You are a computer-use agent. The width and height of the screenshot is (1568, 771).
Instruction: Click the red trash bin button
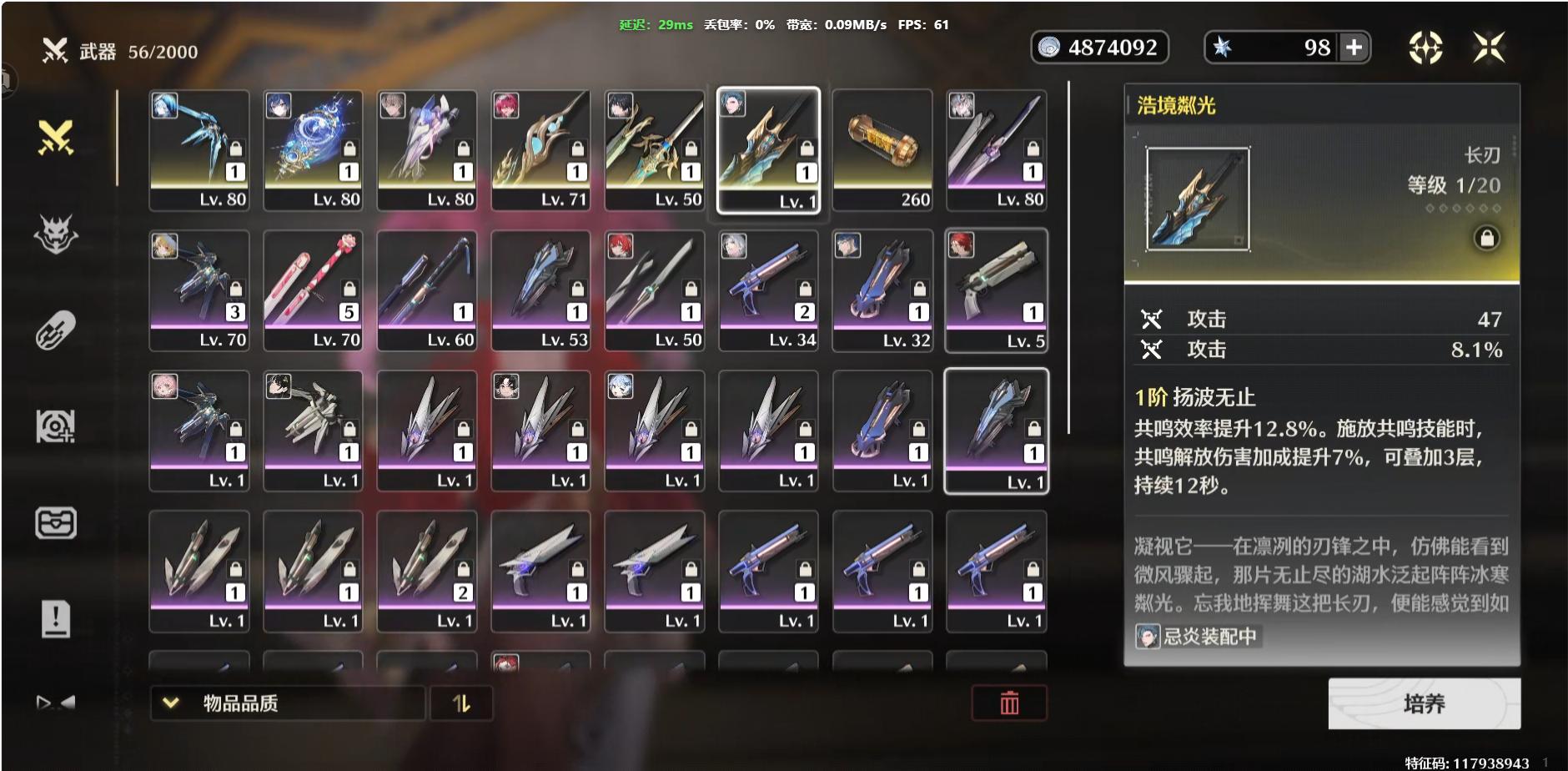(1009, 703)
